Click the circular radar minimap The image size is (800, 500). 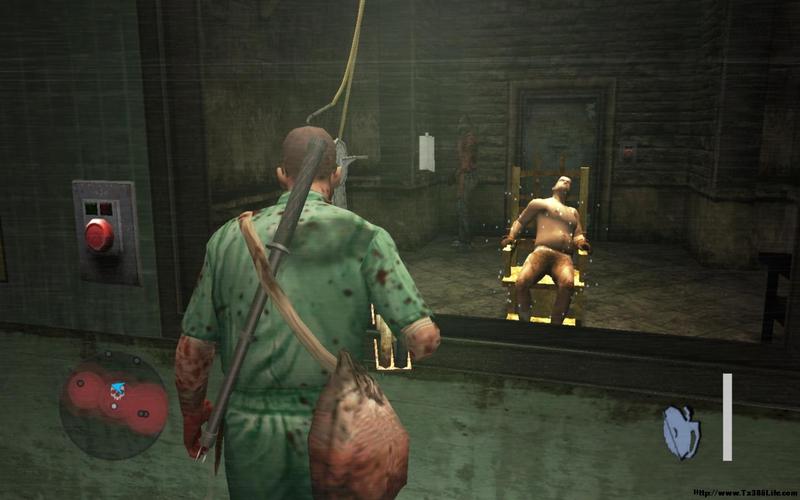(x=114, y=399)
